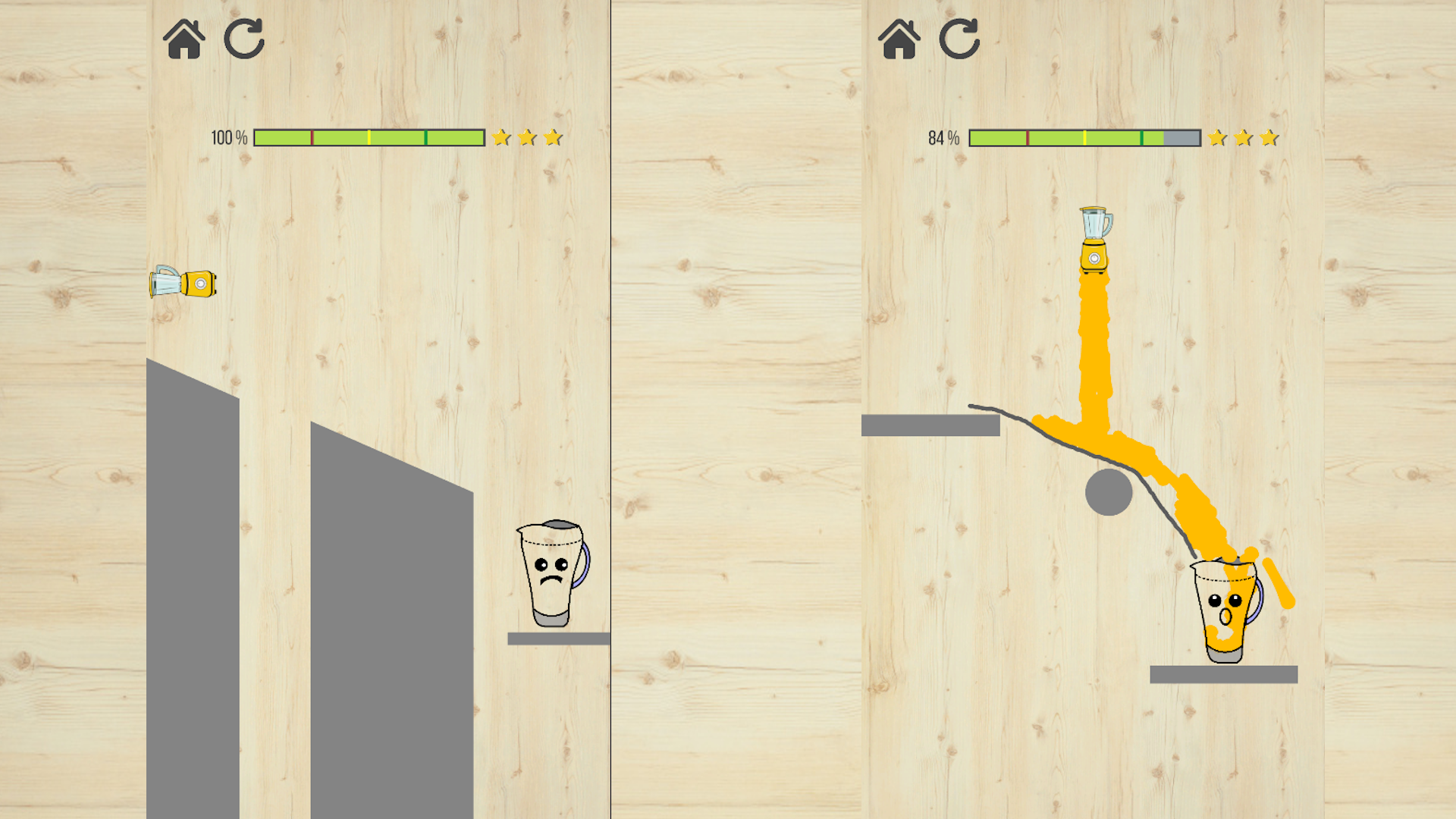Select the sad empty pitcher on the left
1456x819 pixels.
(x=552, y=573)
